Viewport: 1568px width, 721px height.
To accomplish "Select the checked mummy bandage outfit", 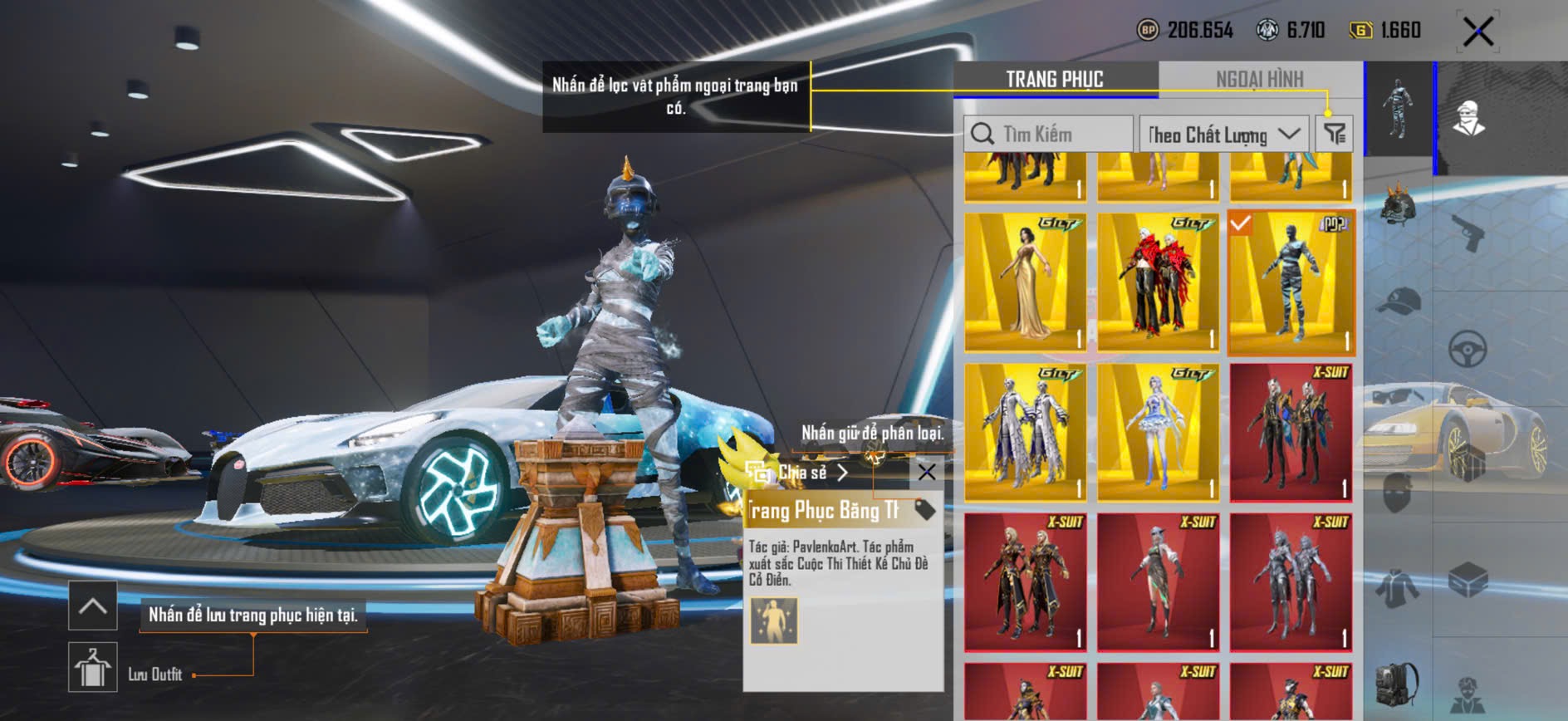I will click(x=1291, y=282).
